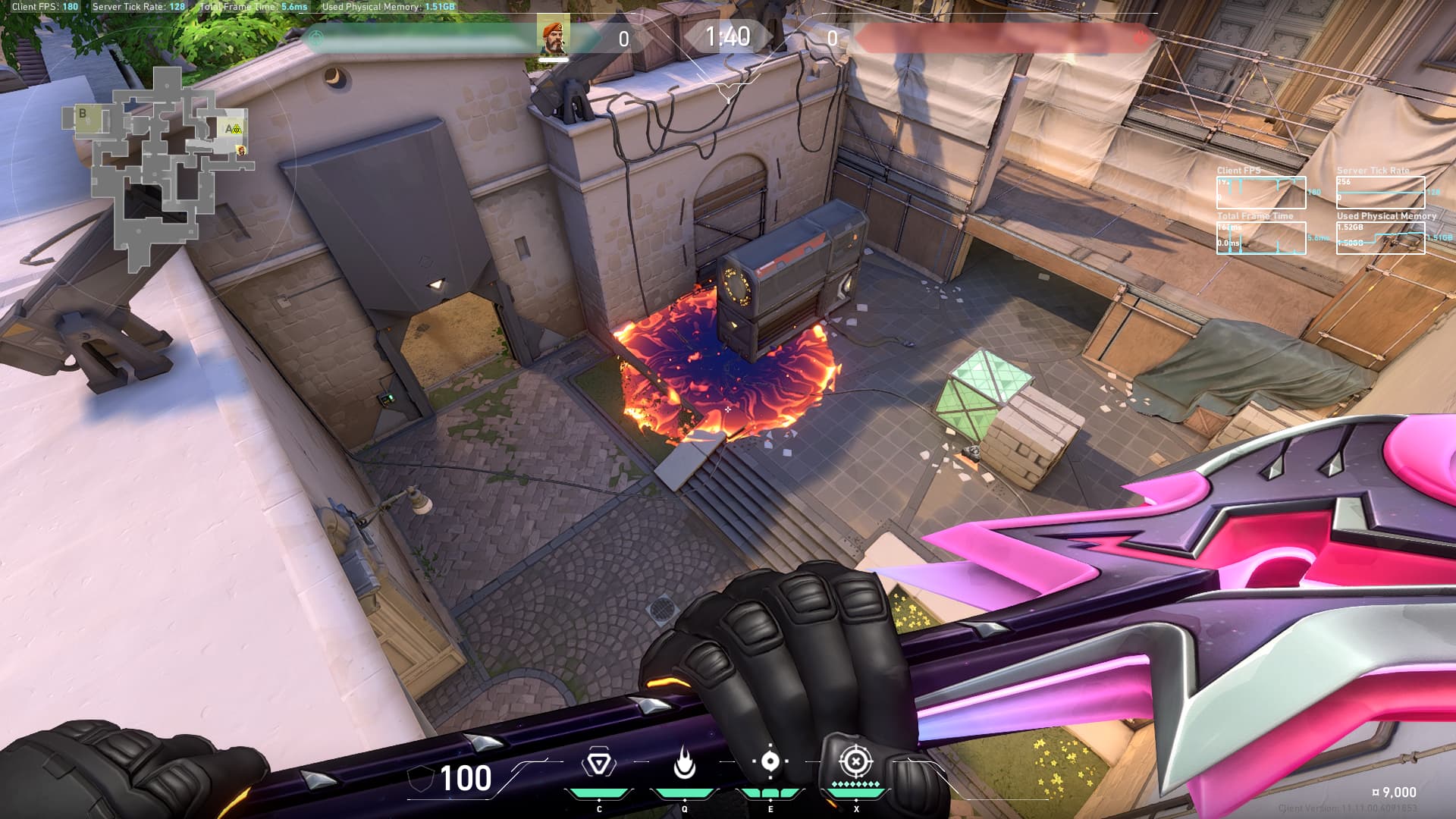Open the minimap in the corner
Screen dimensions: 1456x819
coord(158,168)
